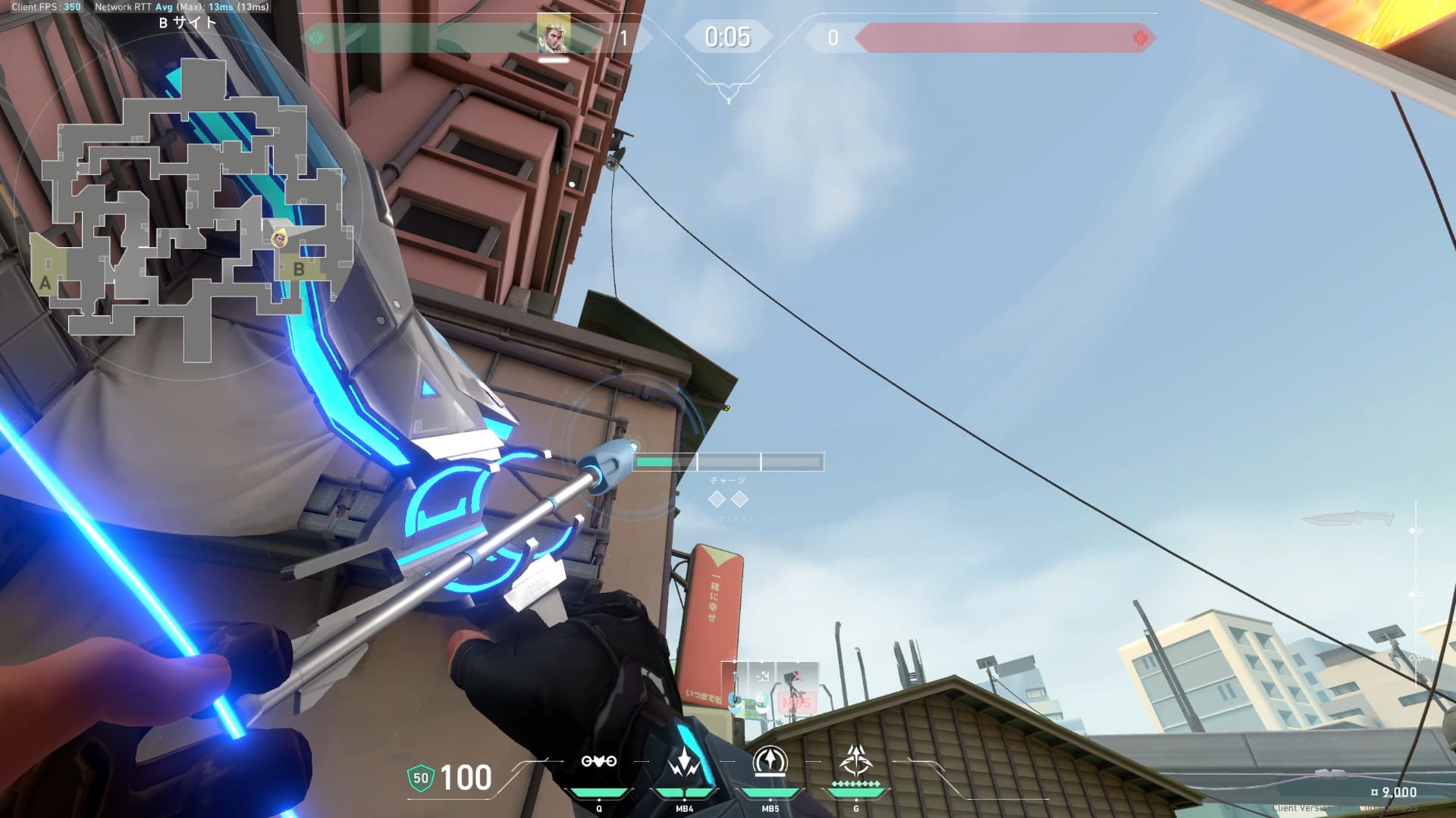Click the player agent icon on minimap
The image size is (1456, 818).
tap(280, 239)
